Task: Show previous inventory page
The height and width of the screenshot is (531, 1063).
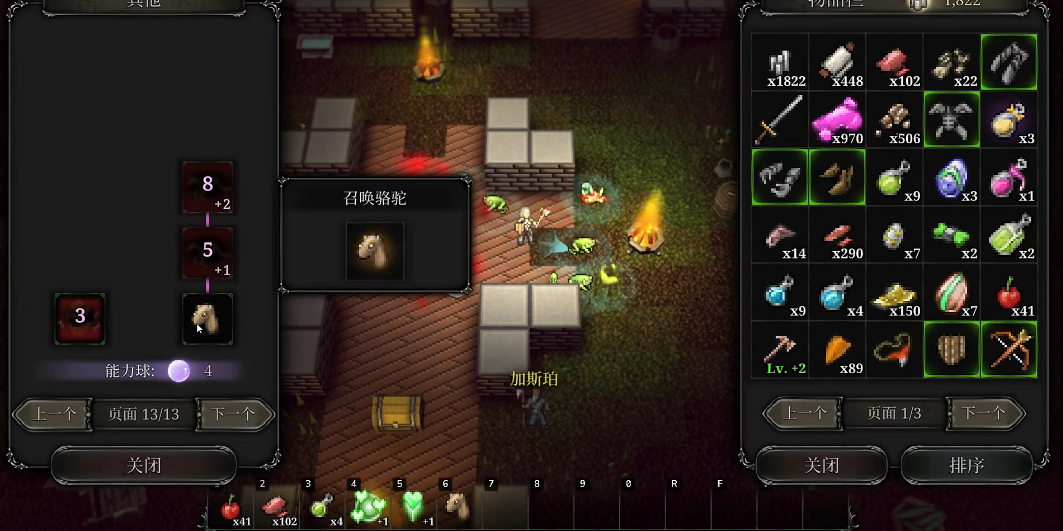Action: [x=803, y=413]
